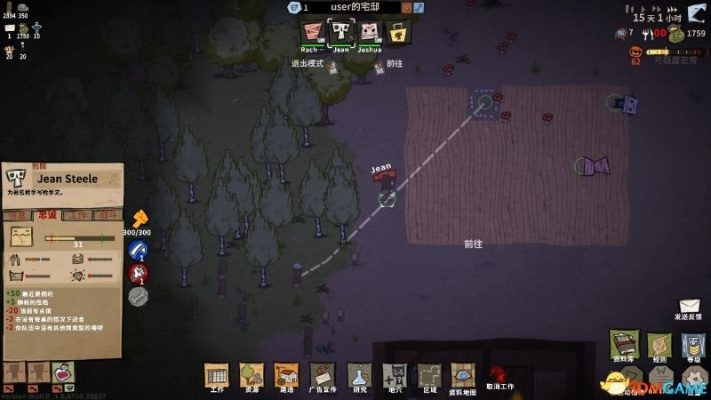The width and height of the screenshot is (711, 400).
Task: Edit Jean Steele's name with pencil icon
Action: (113, 178)
